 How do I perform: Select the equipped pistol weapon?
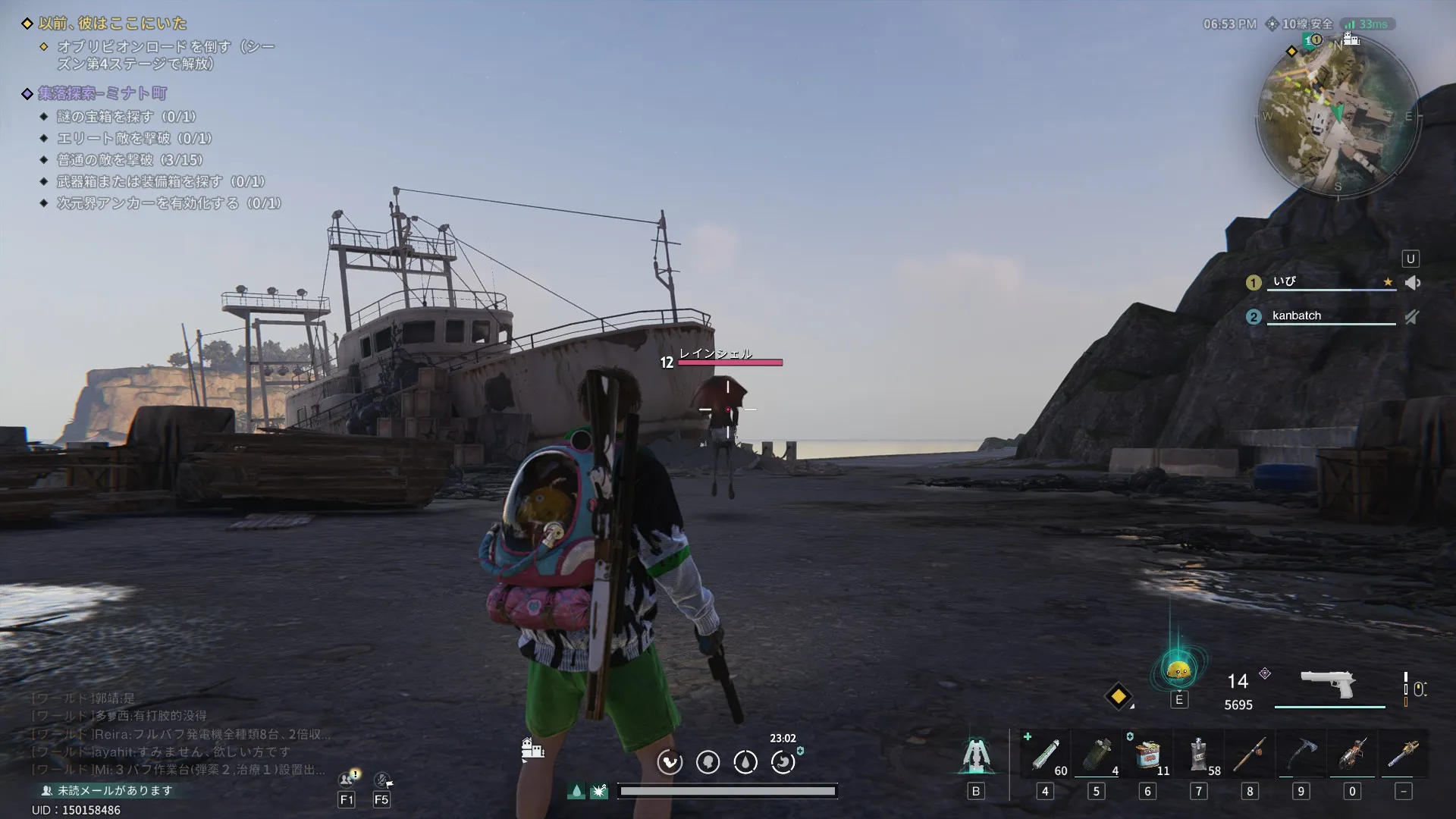tap(1328, 685)
